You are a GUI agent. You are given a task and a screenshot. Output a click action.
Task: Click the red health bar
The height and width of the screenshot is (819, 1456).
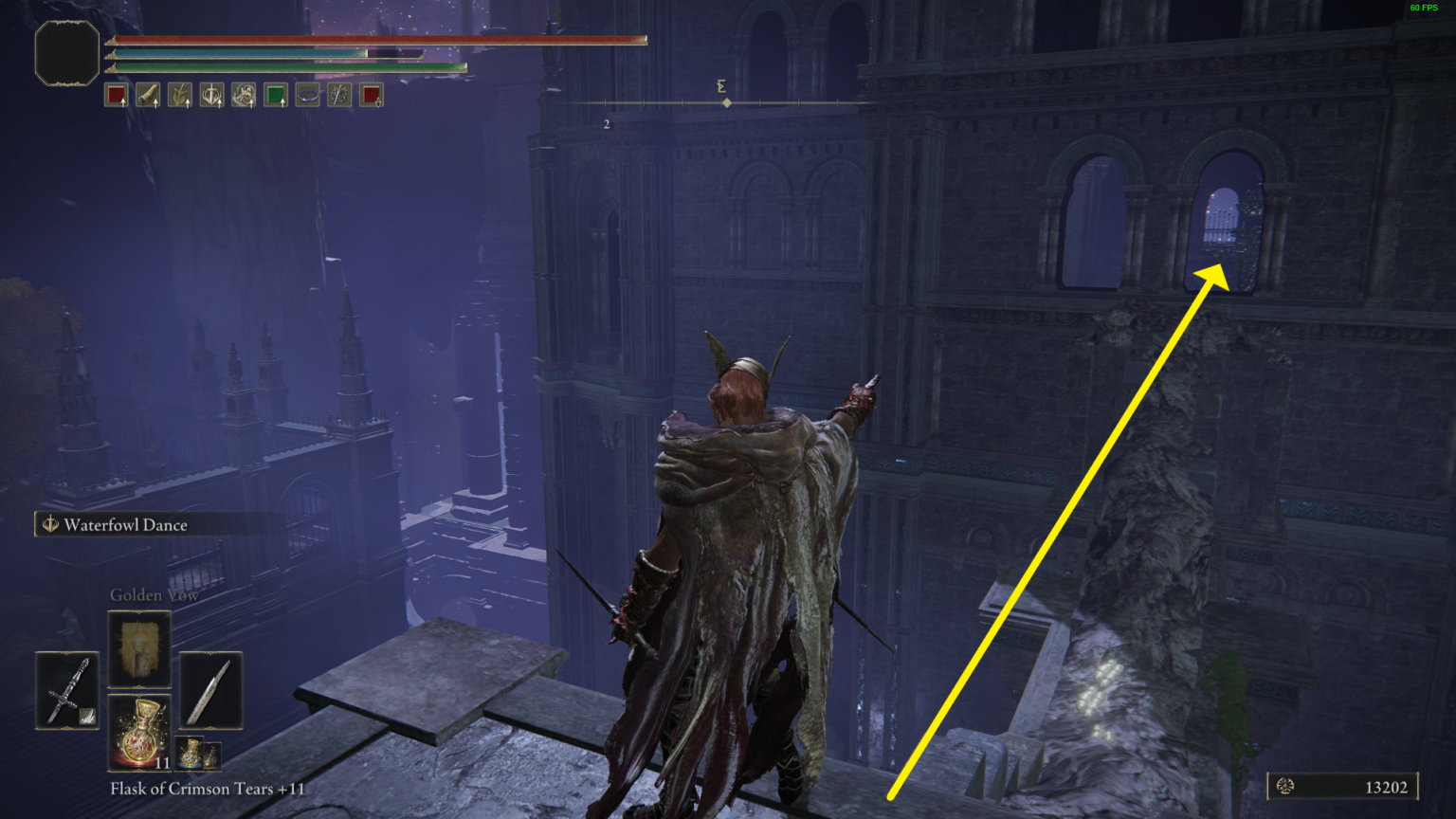click(379, 40)
